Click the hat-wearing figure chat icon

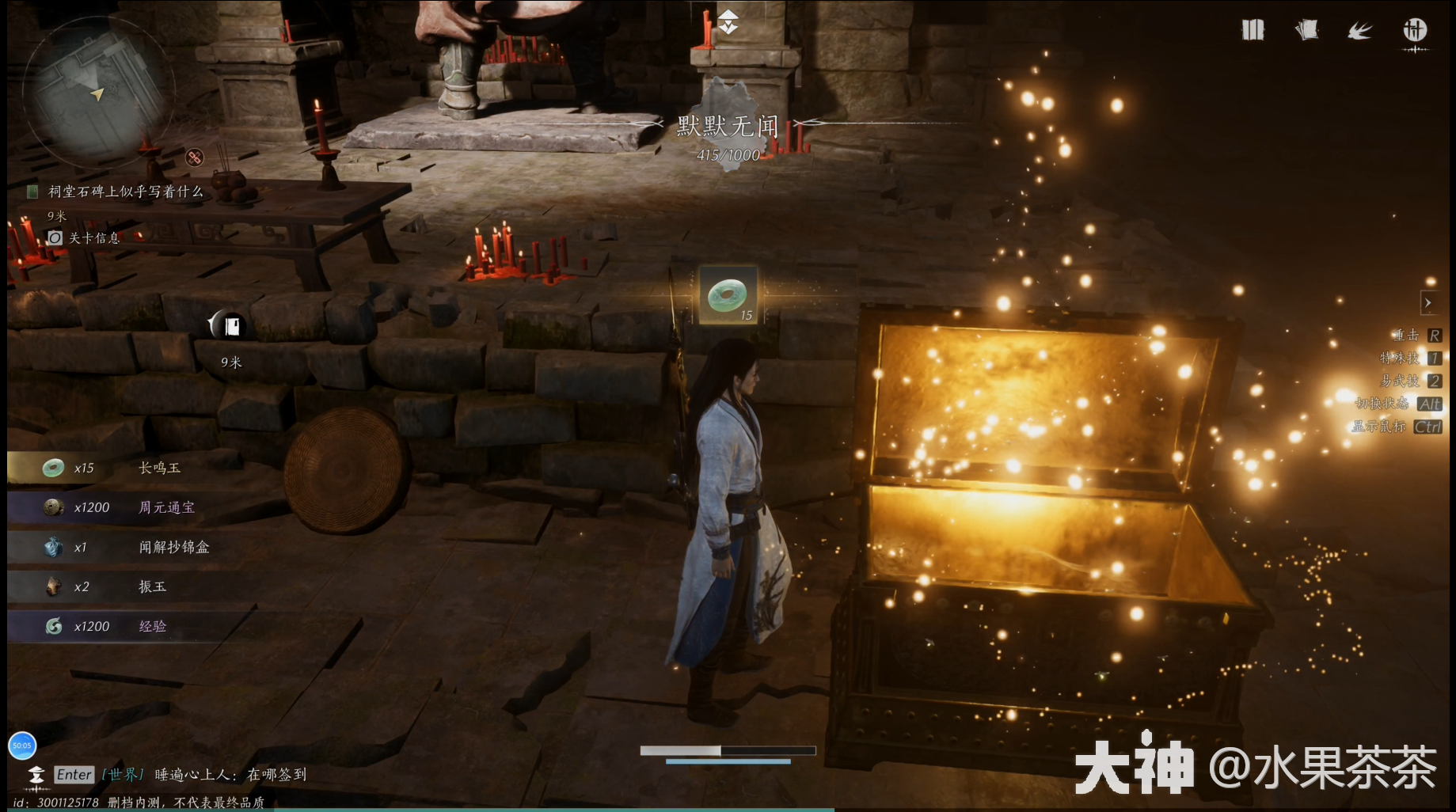click(36, 775)
